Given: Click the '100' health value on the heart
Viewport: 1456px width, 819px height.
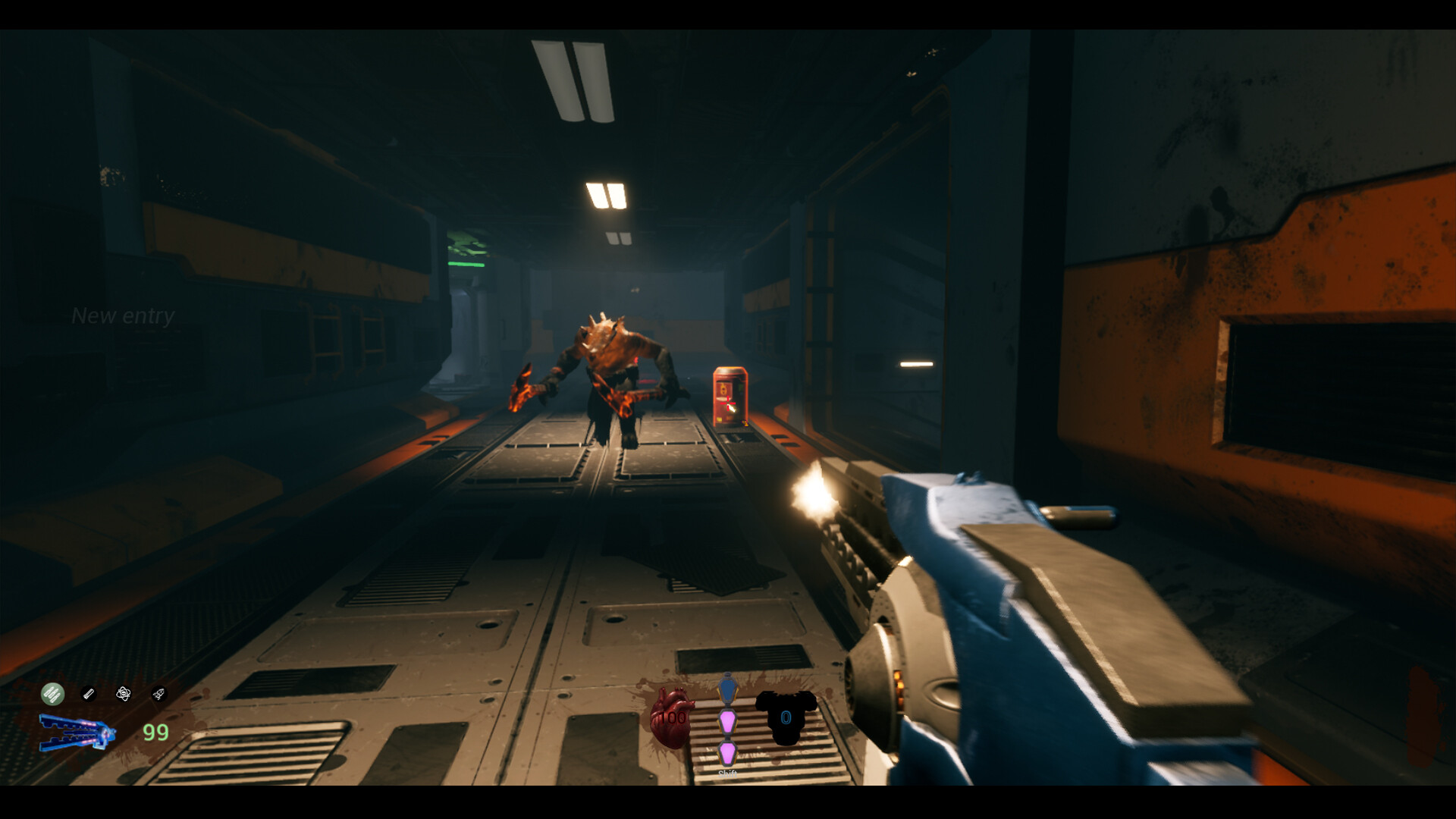Looking at the screenshot, I should pyautogui.click(x=673, y=718).
